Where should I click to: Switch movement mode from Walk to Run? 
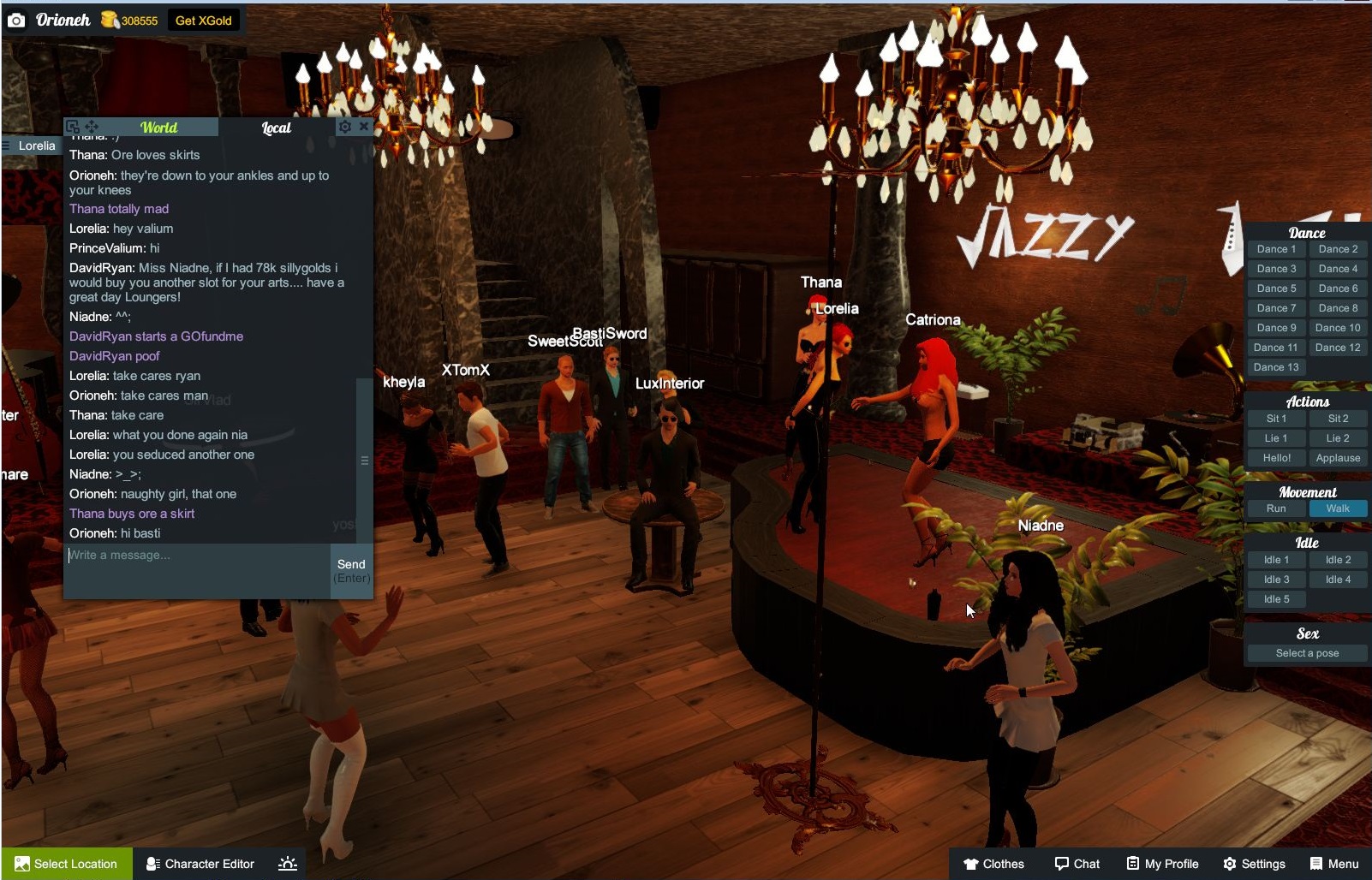(x=1275, y=508)
